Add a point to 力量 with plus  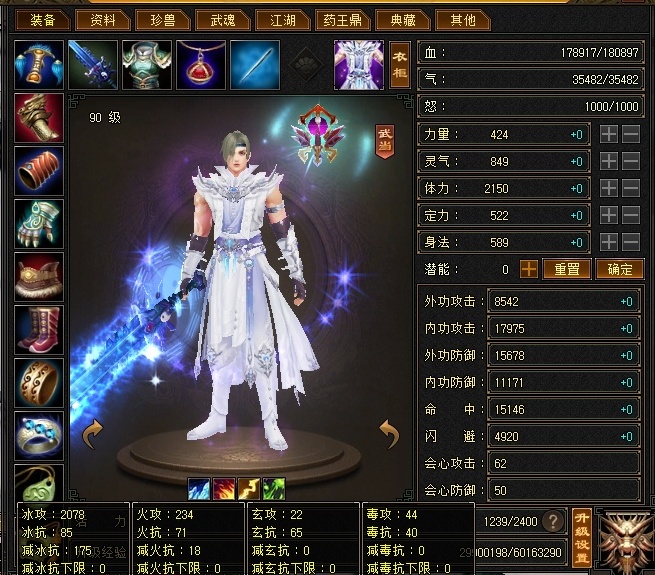[x=608, y=134]
